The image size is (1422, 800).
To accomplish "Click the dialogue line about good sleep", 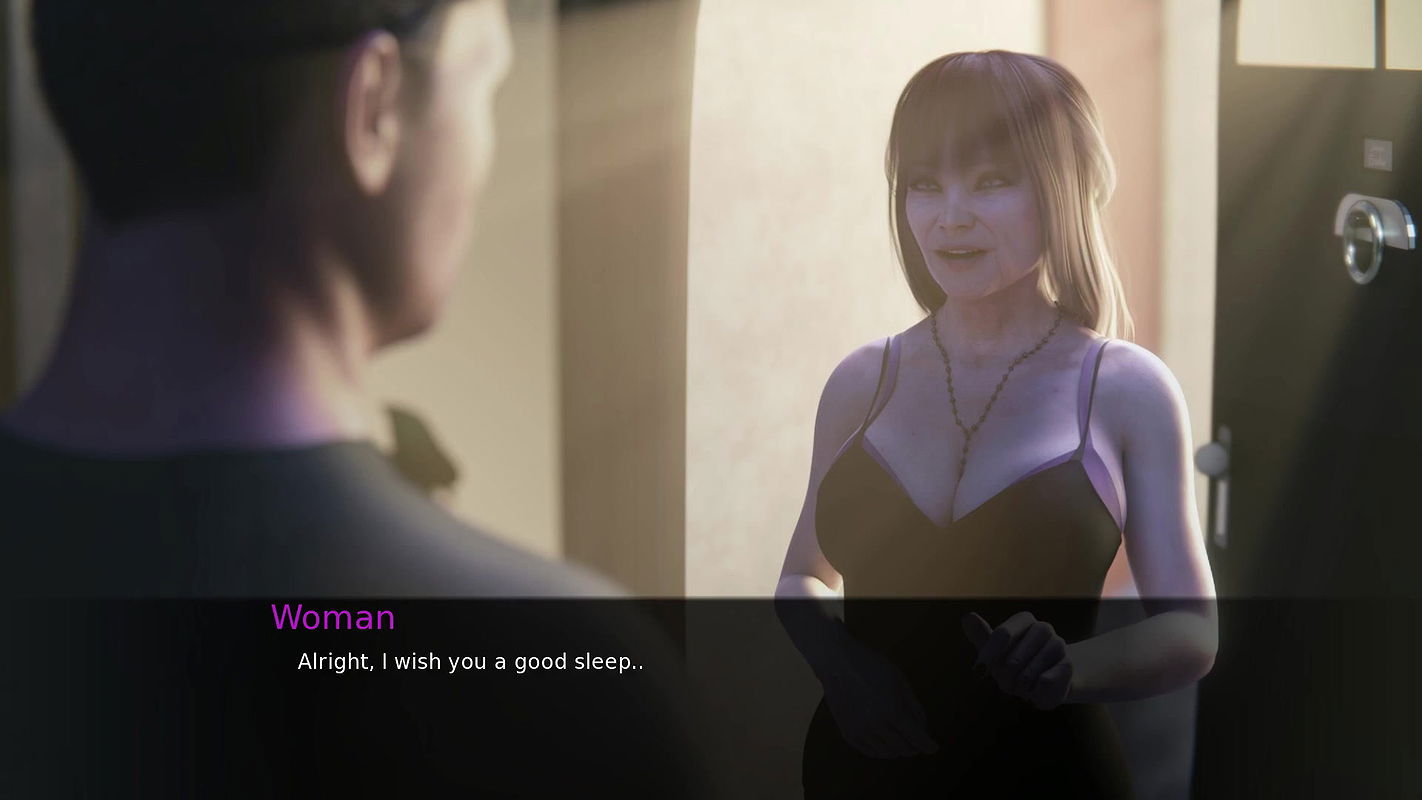I will tap(468, 661).
